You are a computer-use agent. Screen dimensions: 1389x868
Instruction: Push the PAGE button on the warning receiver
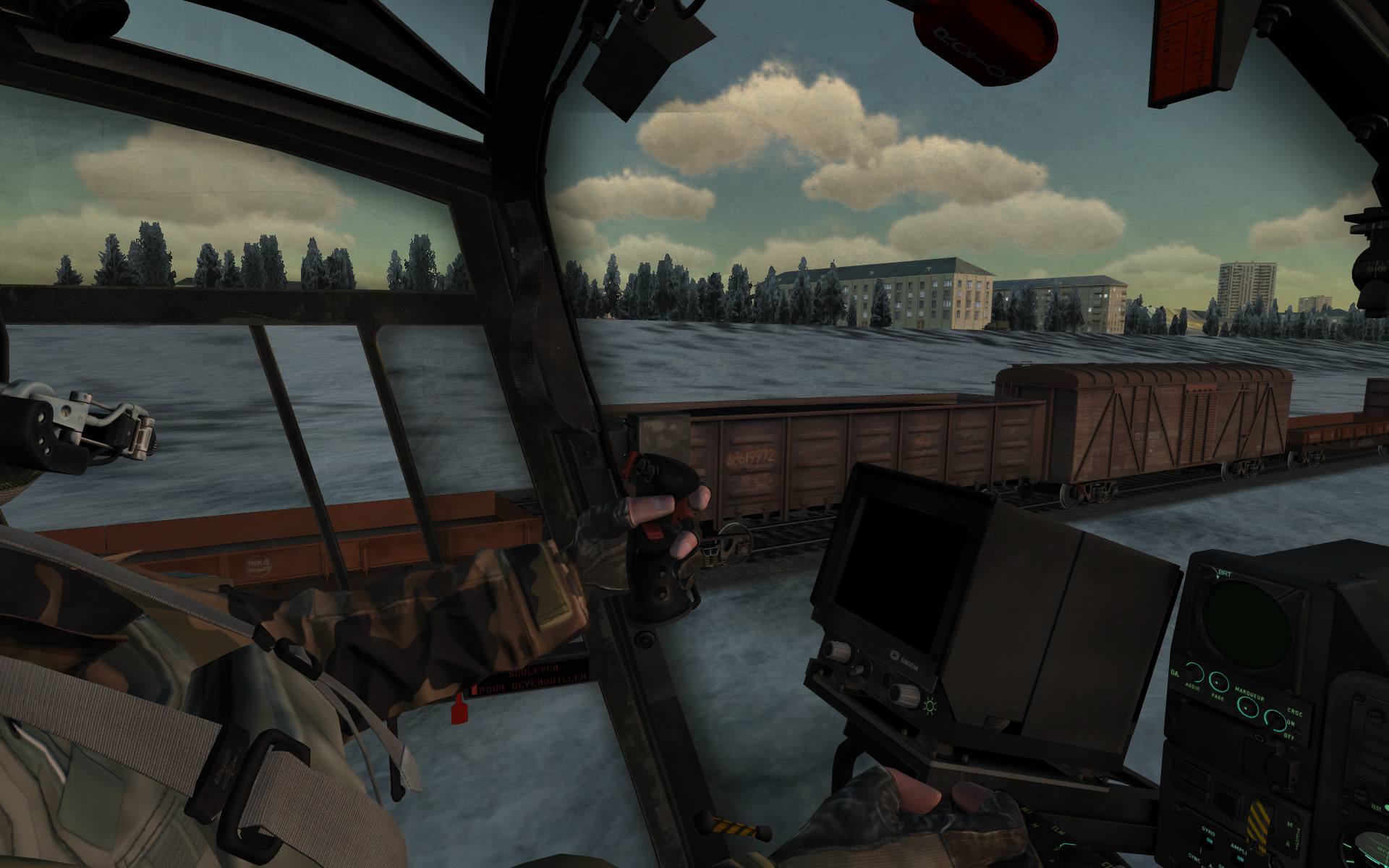[x=1219, y=682]
